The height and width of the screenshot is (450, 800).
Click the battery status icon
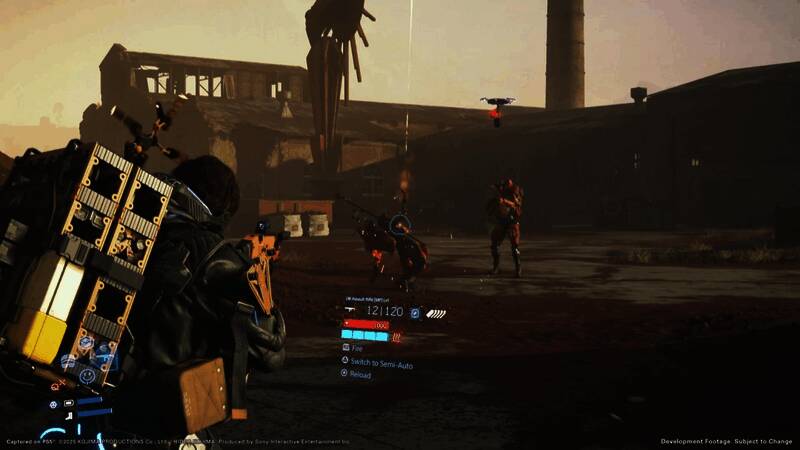coord(68,403)
